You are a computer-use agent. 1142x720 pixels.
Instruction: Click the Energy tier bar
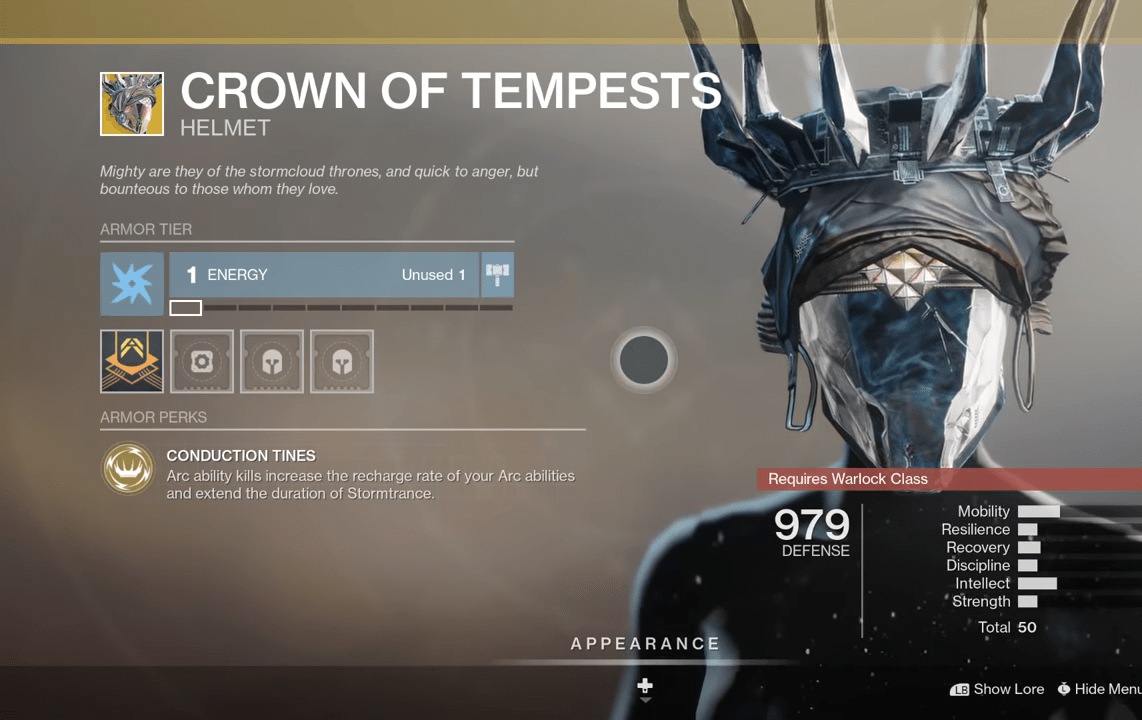[x=324, y=275]
